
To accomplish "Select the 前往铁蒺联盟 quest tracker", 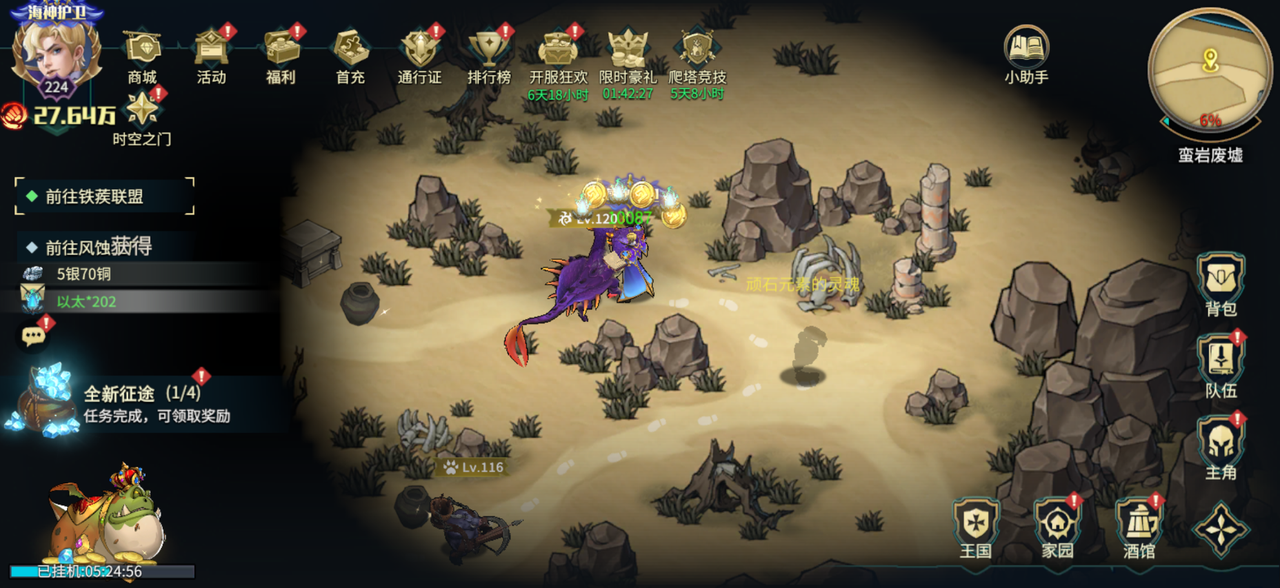I will [x=104, y=197].
